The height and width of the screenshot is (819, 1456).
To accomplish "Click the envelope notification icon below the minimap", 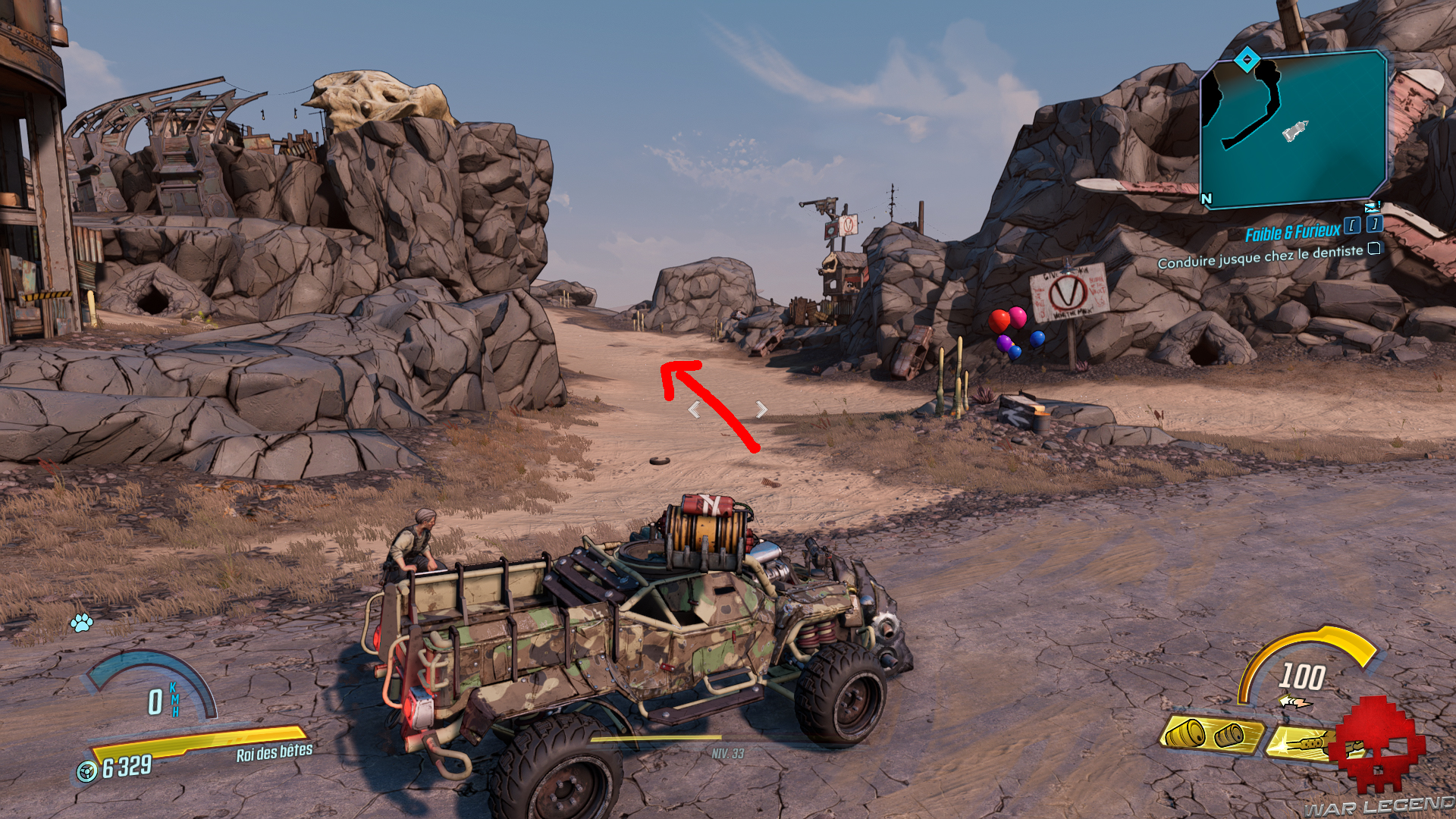I will 1370,208.
